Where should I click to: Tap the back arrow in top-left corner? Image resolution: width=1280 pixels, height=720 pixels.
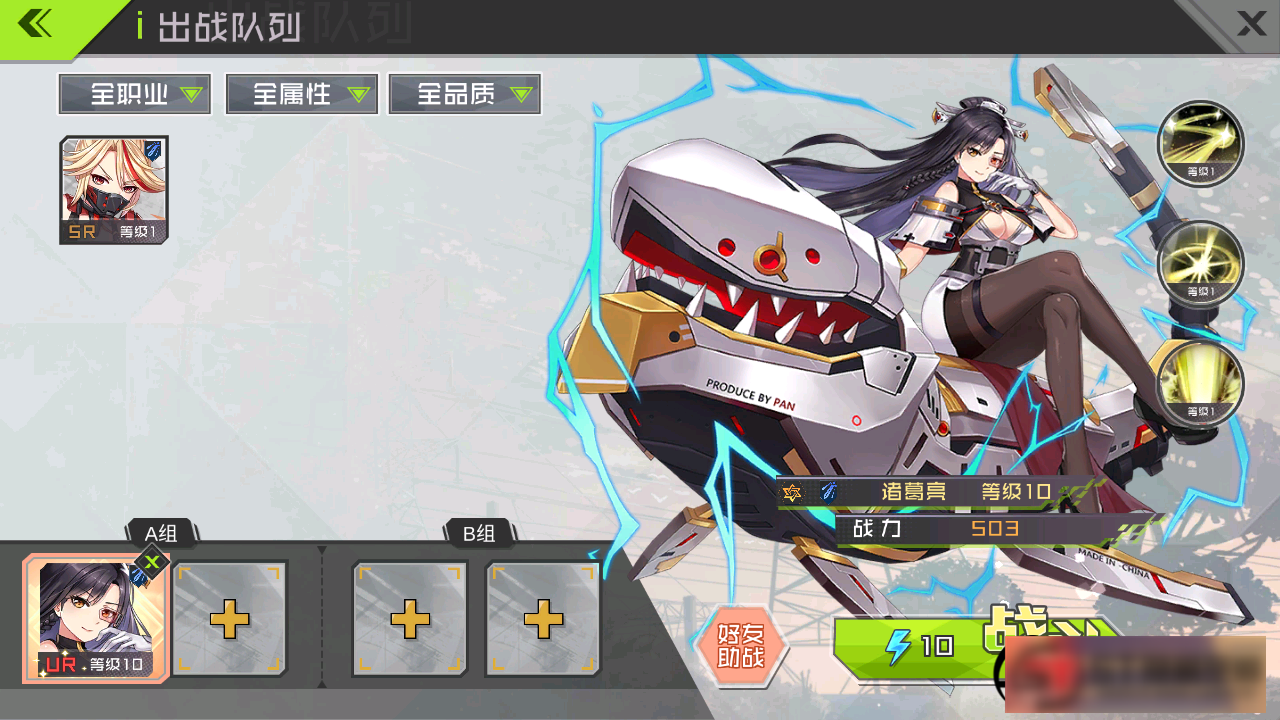coord(36,22)
